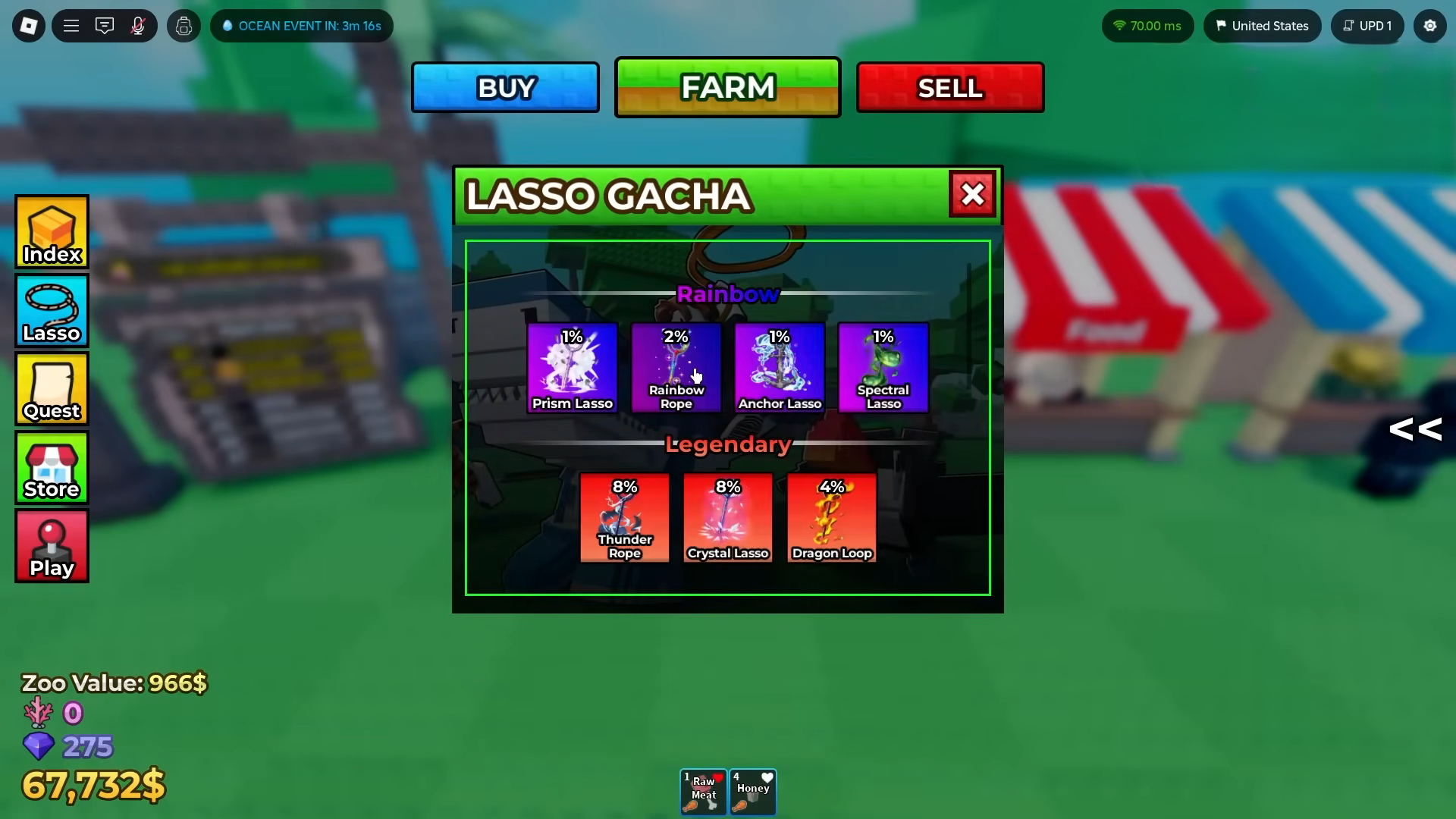Select the Lasso icon in the sidebar
1456x819 pixels.
[x=51, y=311]
